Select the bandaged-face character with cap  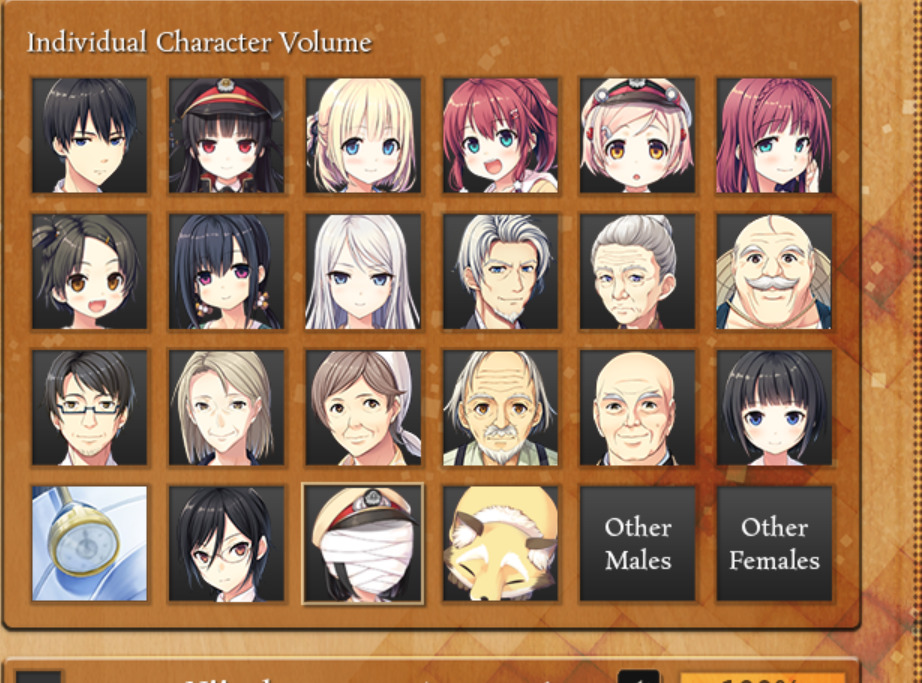pos(363,543)
